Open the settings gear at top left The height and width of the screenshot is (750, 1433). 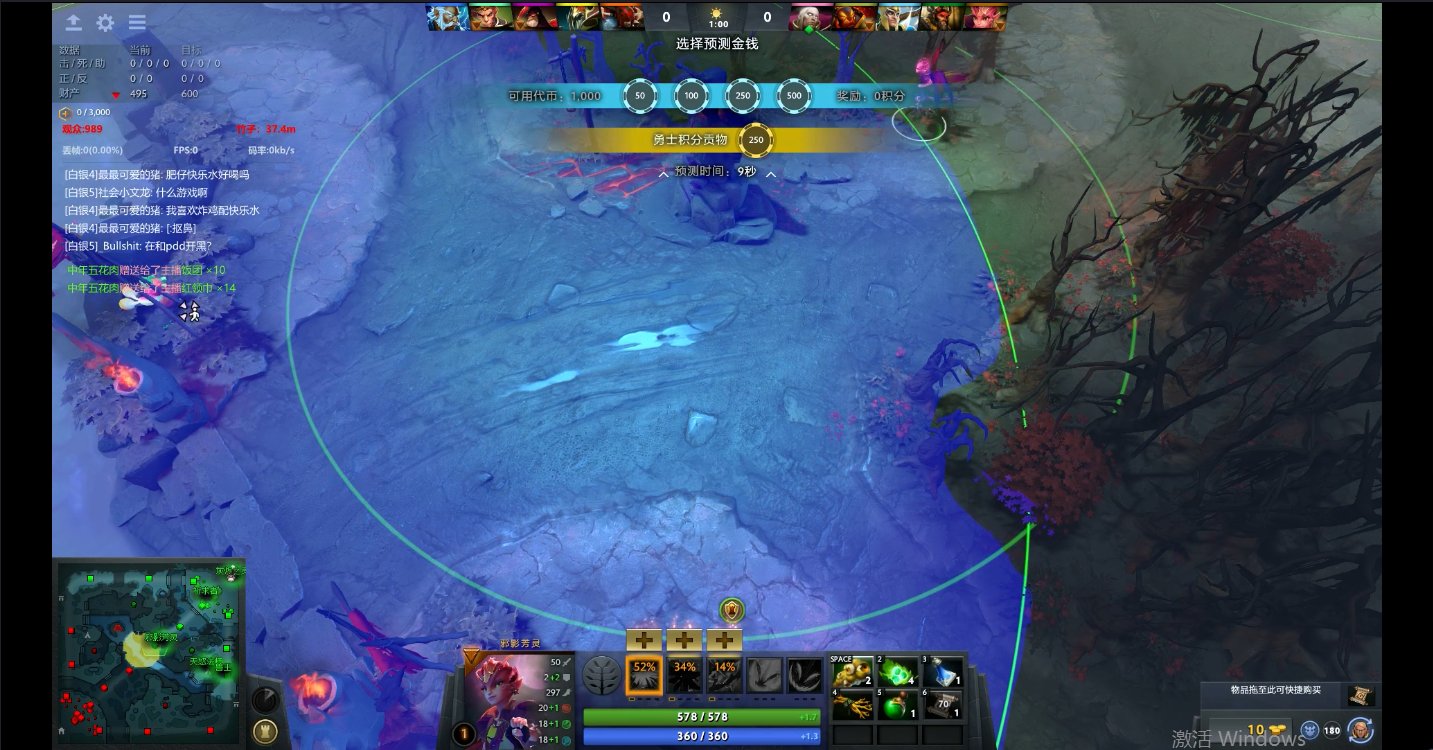coord(105,22)
